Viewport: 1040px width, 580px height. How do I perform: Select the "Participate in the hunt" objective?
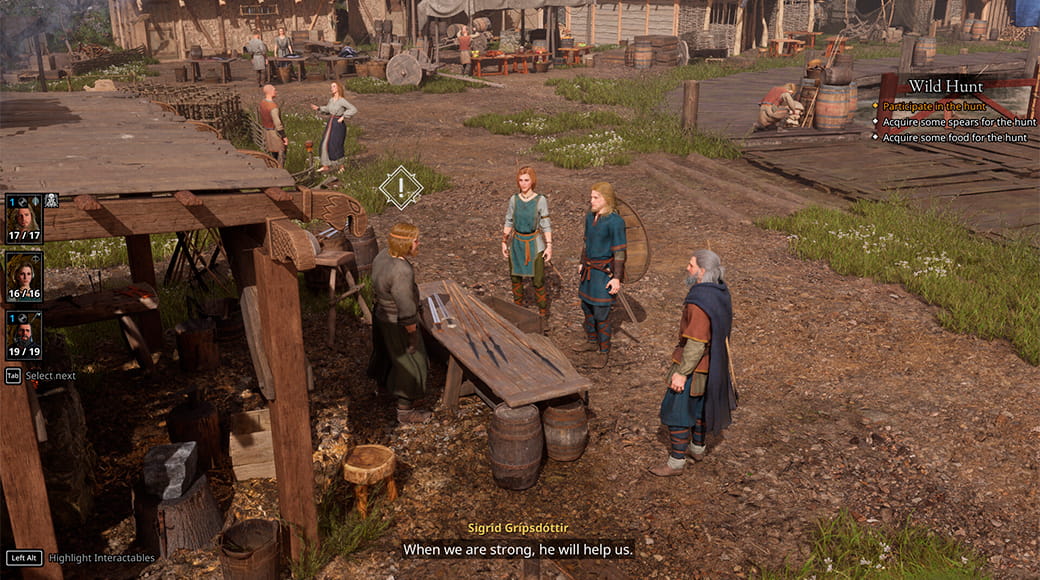(933, 105)
